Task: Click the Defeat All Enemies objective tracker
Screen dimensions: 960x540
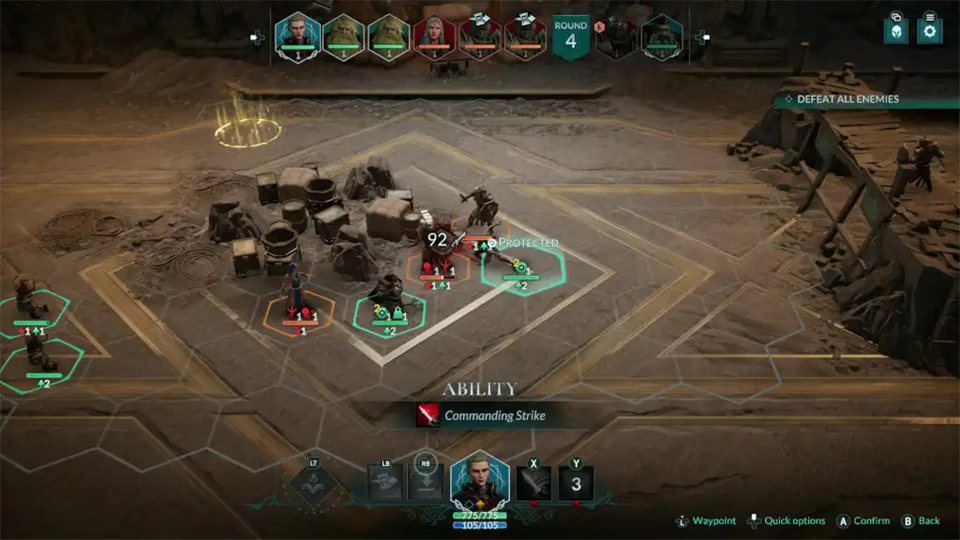Action: click(847, 99)
